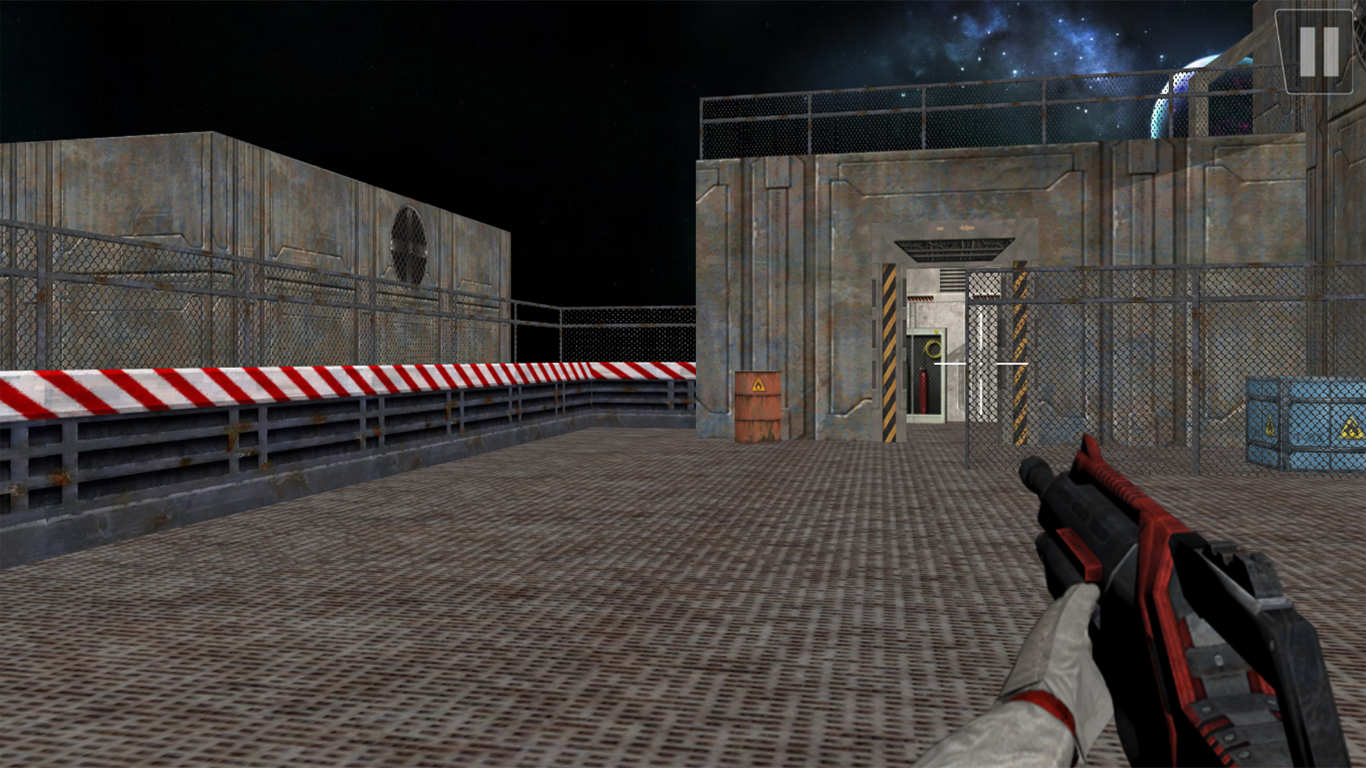Click the red fire extinguisher inside the doorway
1366x768 pixels.
pos(923,390)
